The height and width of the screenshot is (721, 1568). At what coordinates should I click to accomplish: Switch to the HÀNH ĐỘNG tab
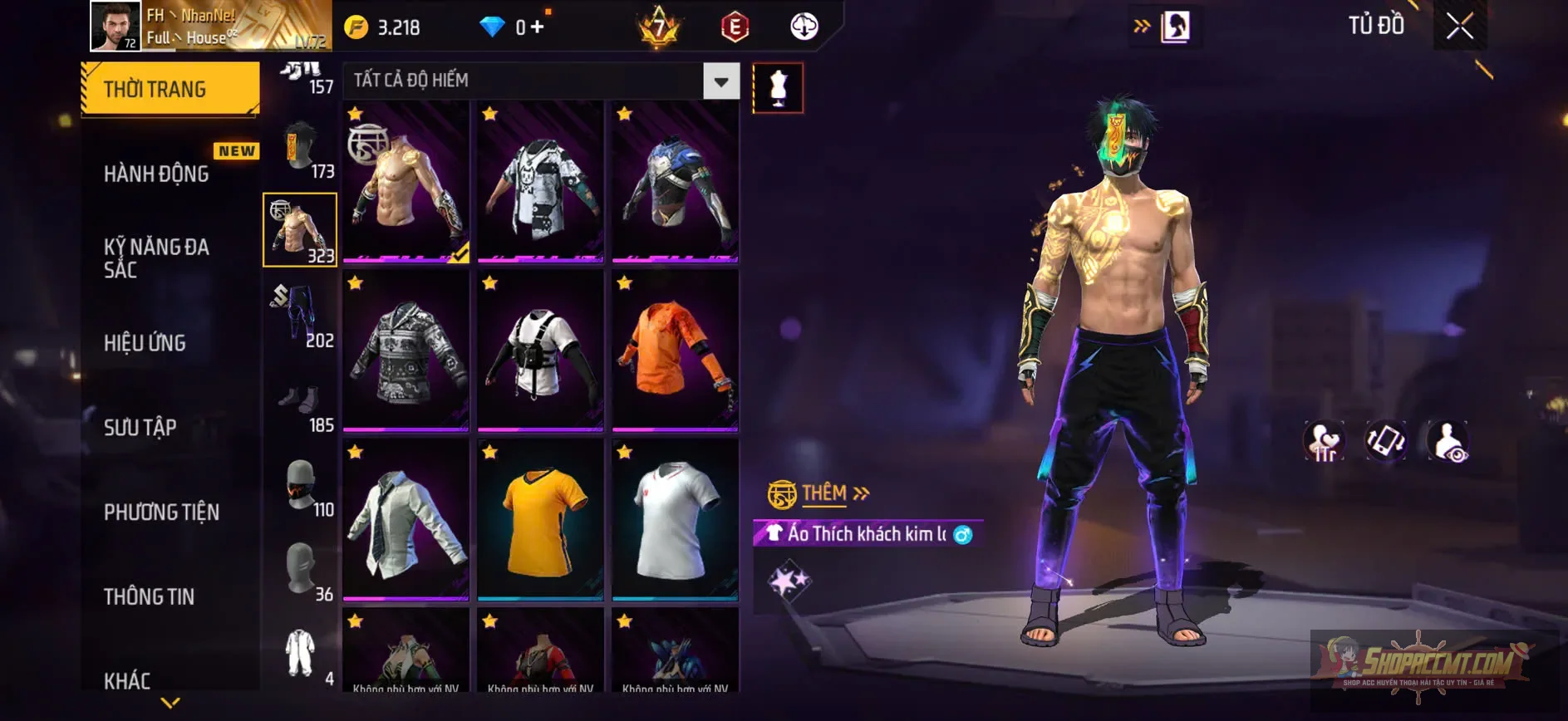(155, 174)
